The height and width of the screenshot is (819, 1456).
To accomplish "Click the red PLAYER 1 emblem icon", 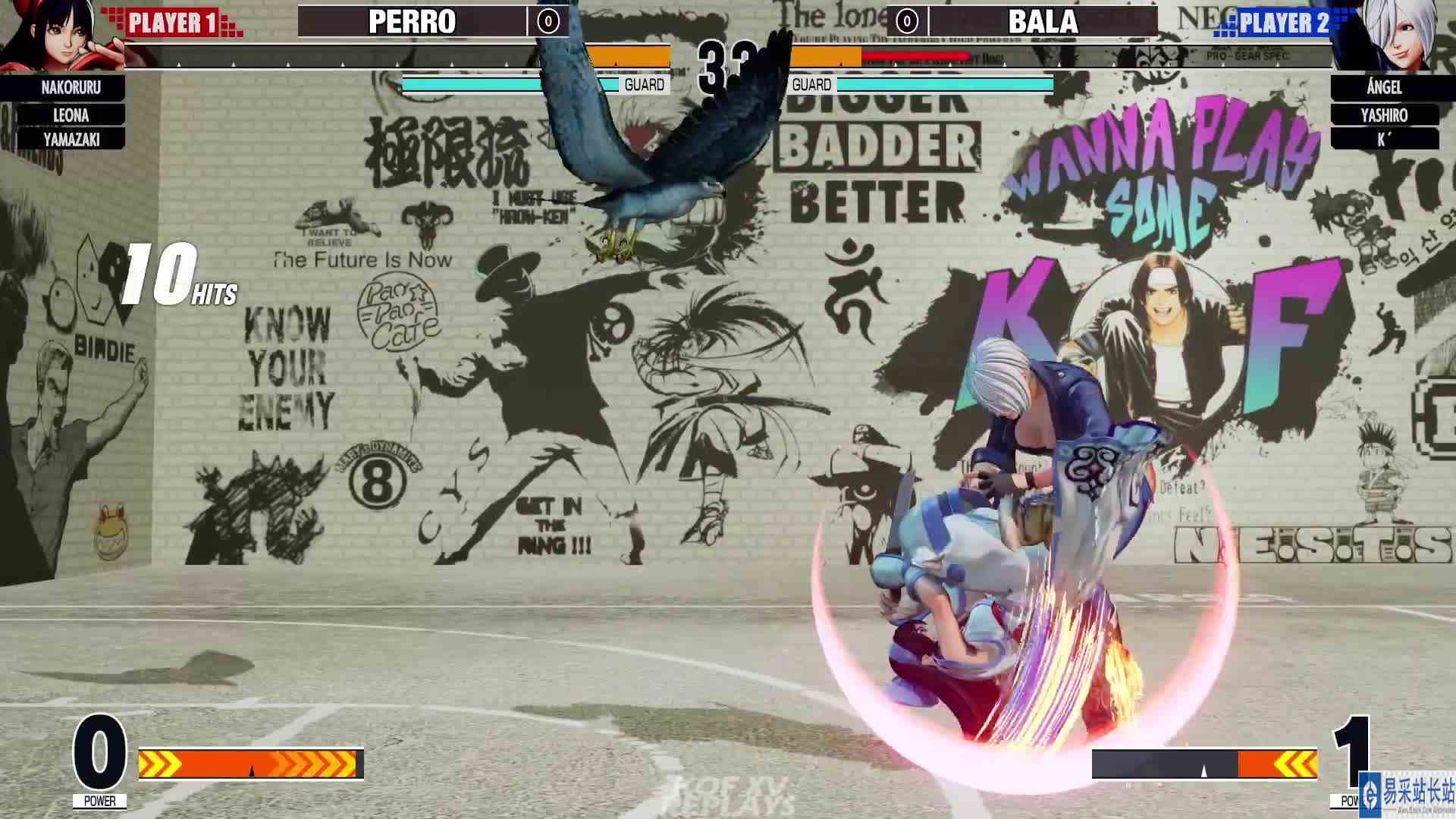I will pyautogui.click(x=174, y=21).
